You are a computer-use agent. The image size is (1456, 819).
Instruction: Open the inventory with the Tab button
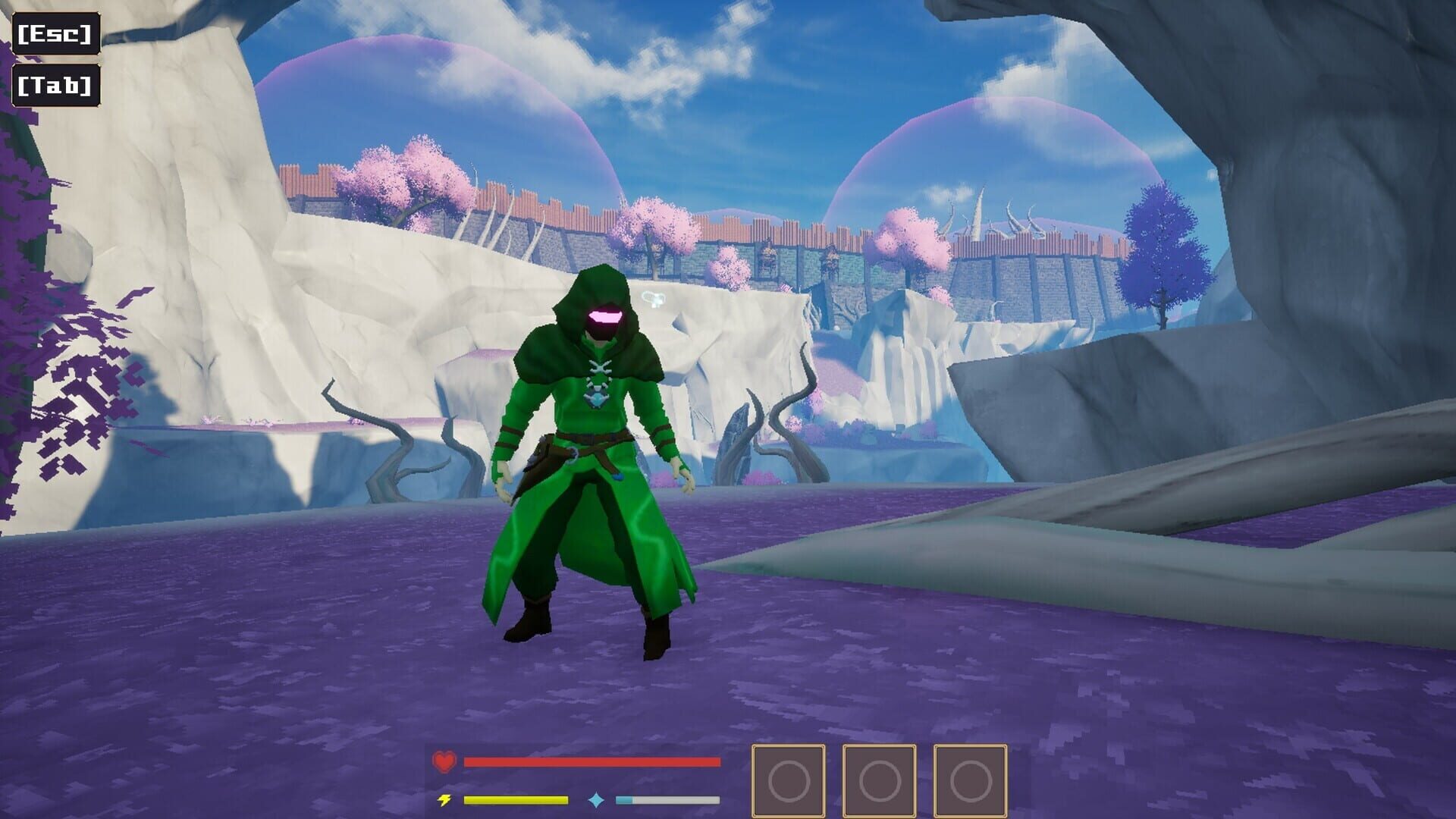[55, 85]
